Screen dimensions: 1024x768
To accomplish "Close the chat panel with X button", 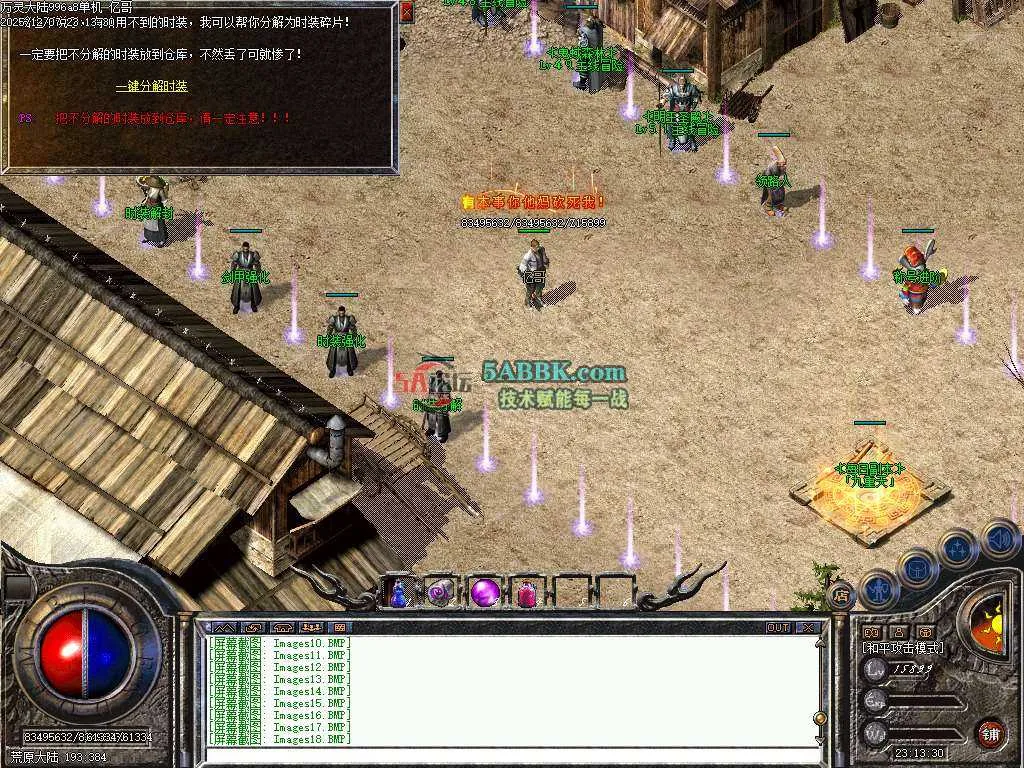I will click(x=808, y=628).
